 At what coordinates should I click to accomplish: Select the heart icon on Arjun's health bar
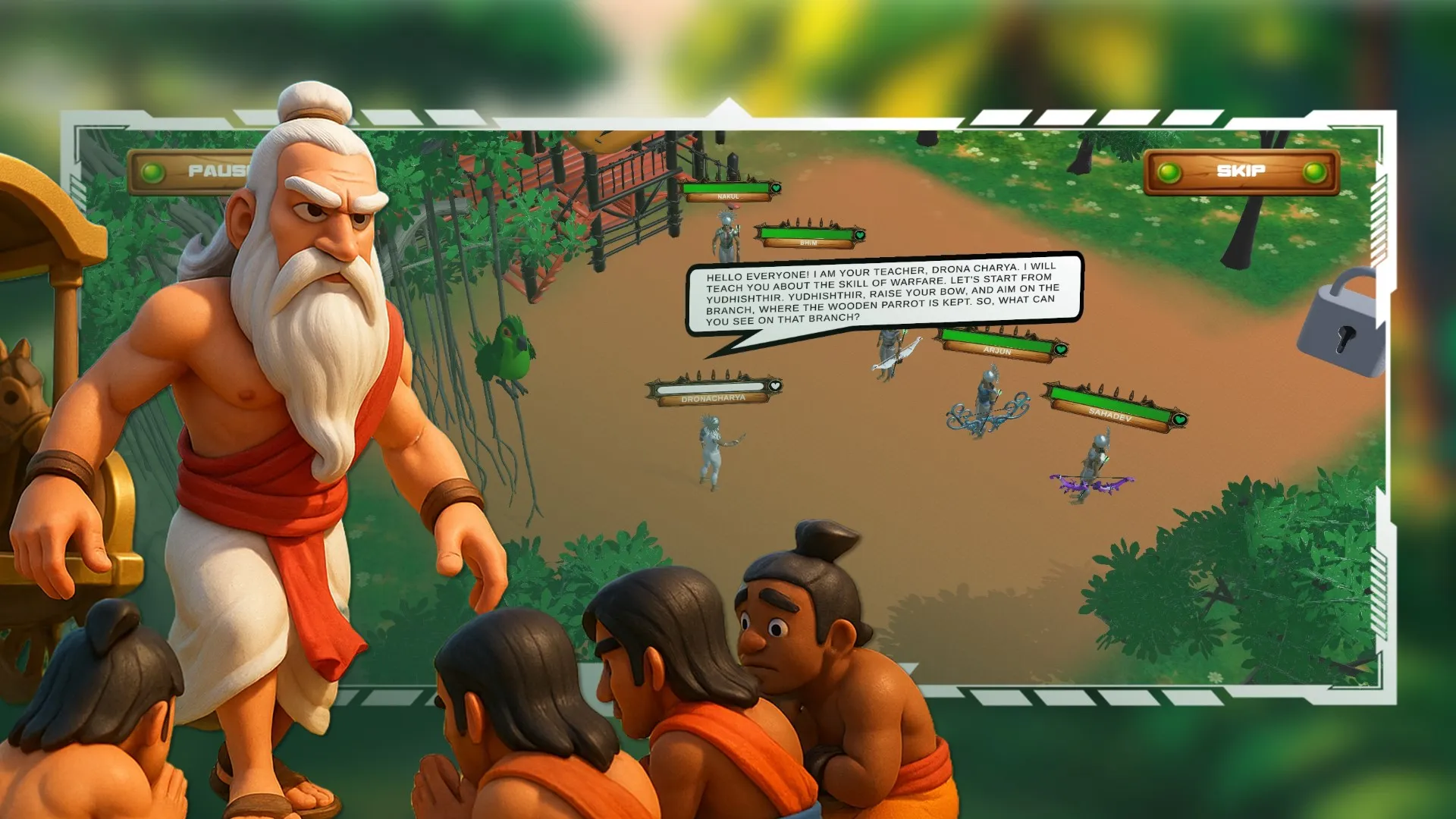click(1060, 350)
